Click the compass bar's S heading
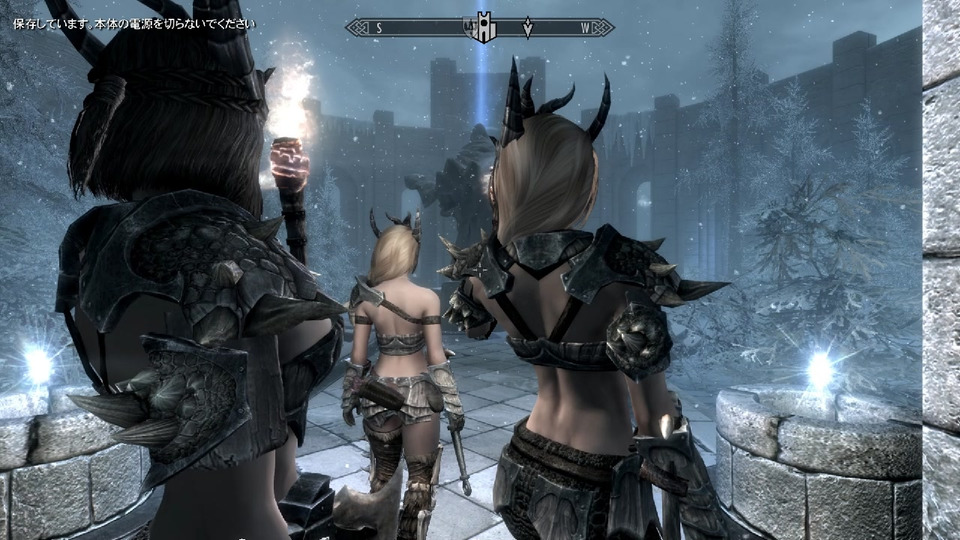960x540 pixels. pos(379,28)
